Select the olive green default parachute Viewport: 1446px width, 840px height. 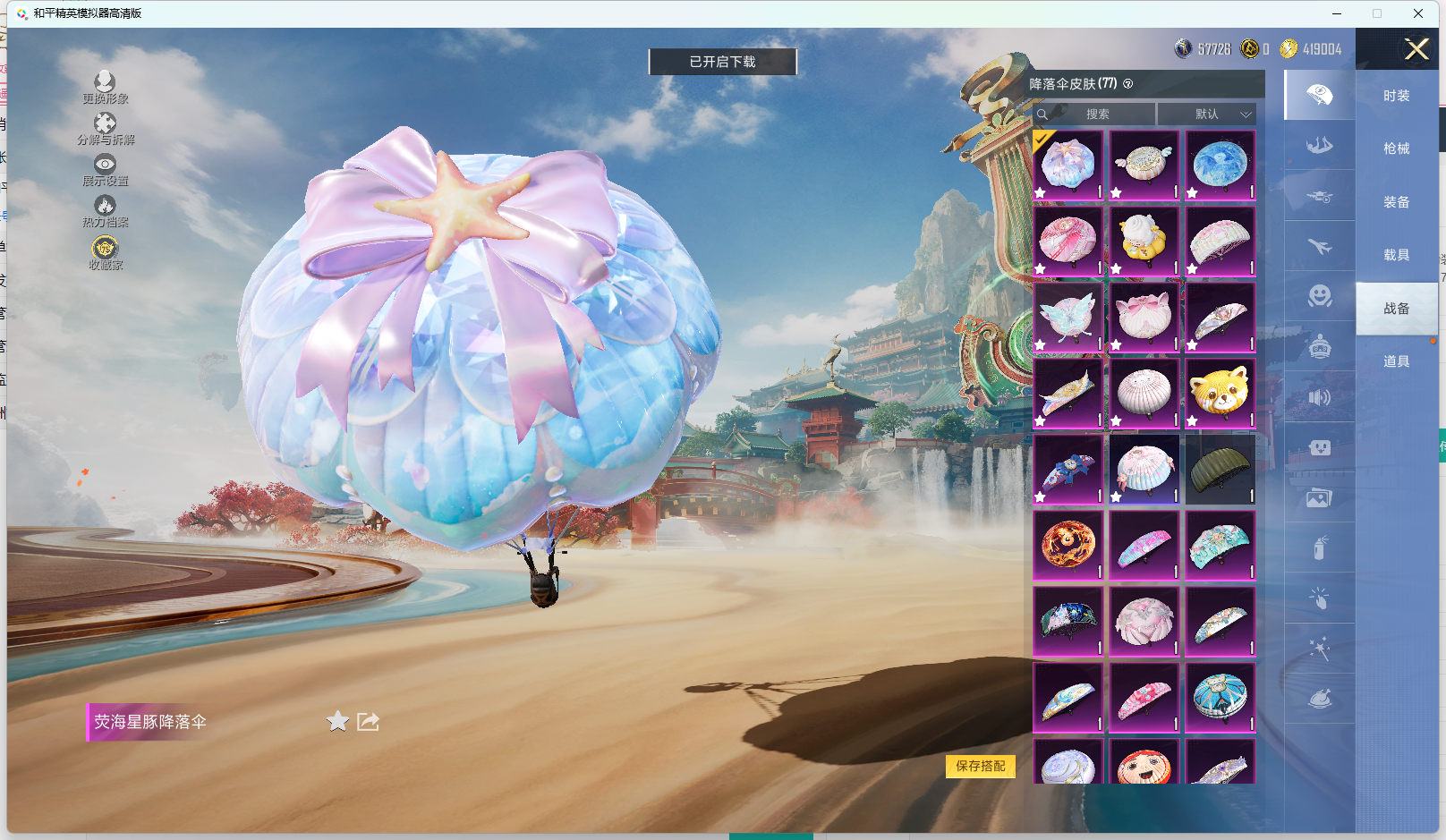tap(1220, 470)
